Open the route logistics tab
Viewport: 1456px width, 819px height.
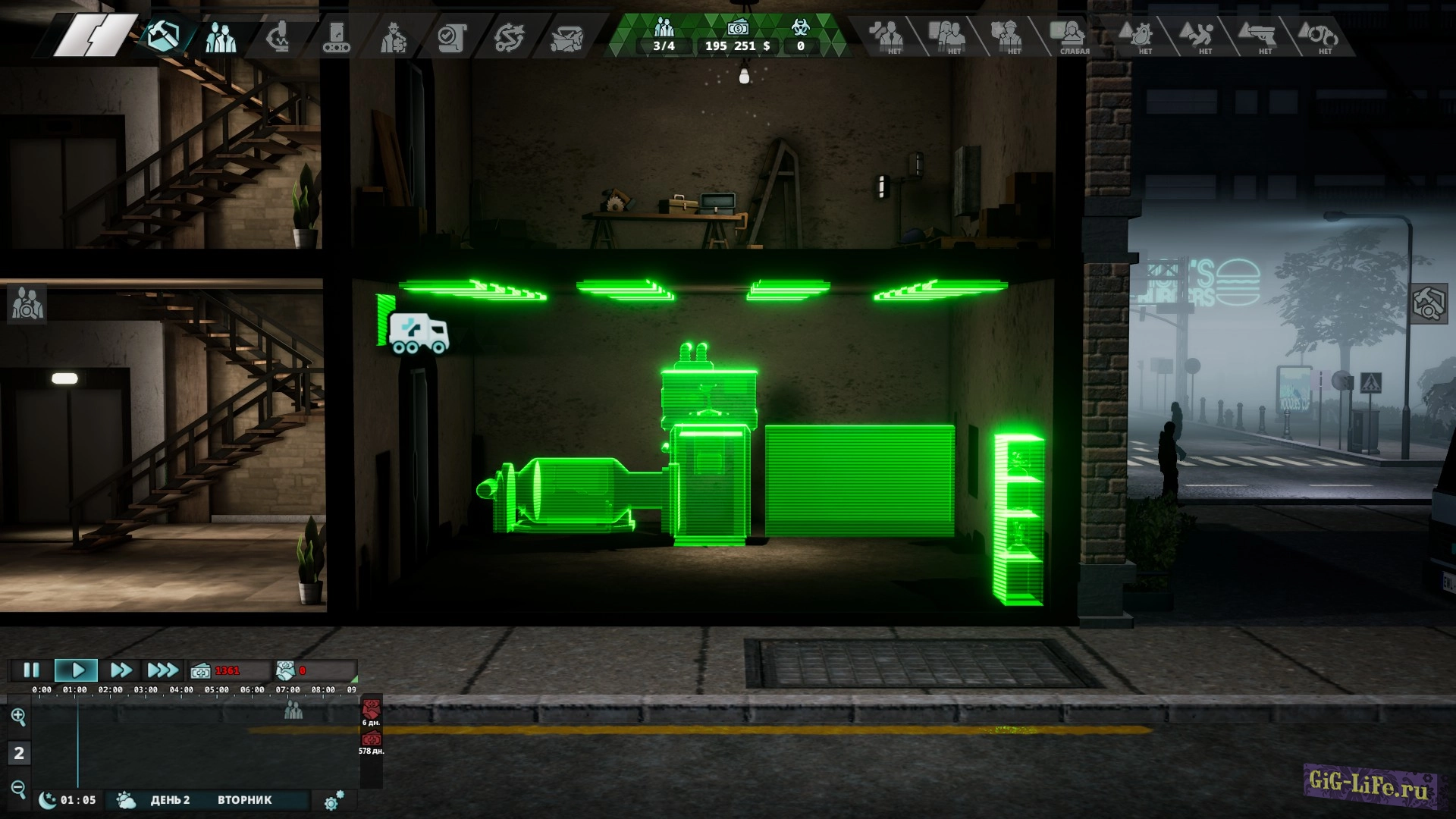pyautogui.click(x=509, y=36)
